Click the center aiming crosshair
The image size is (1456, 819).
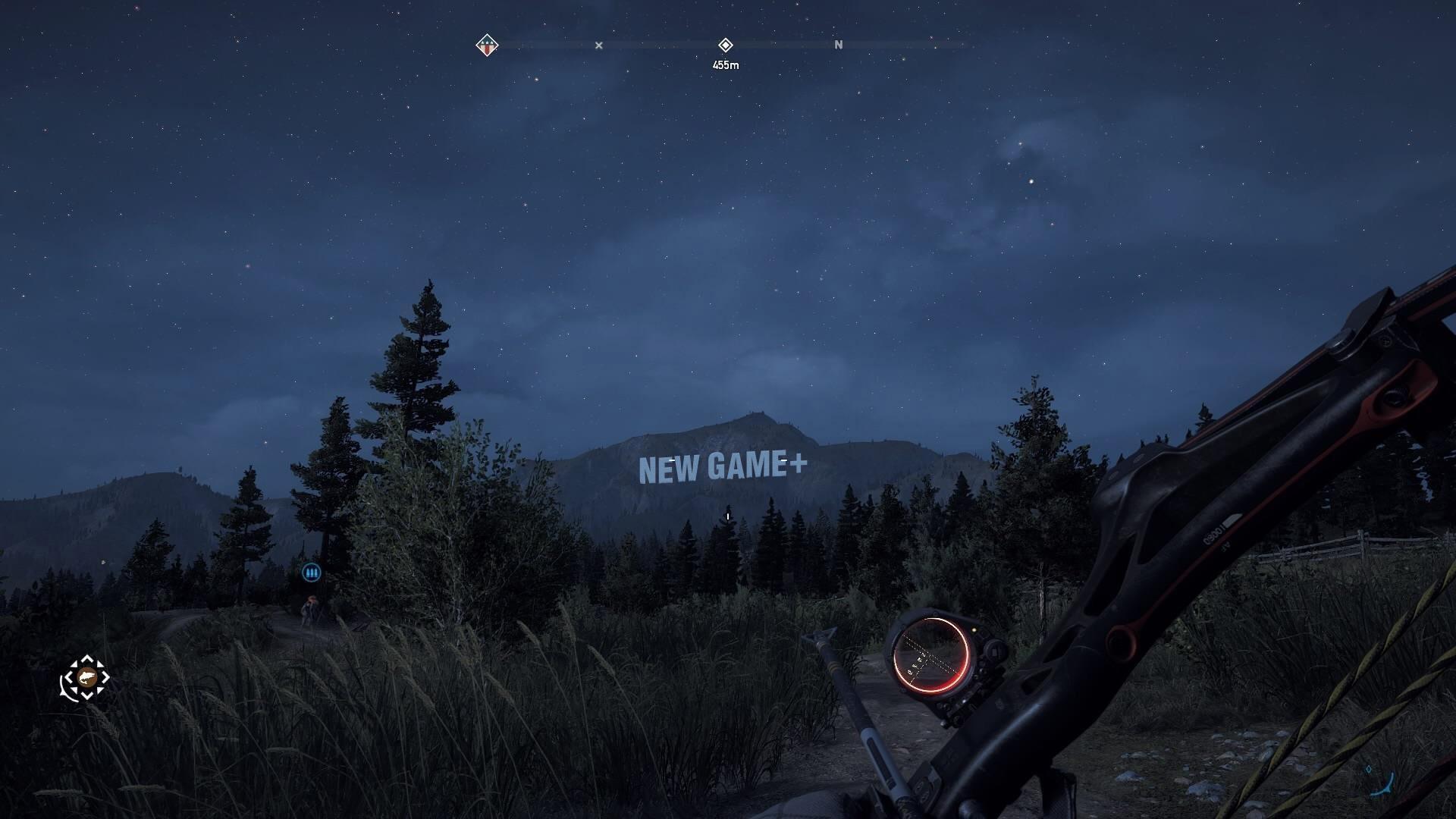point(727,515)
